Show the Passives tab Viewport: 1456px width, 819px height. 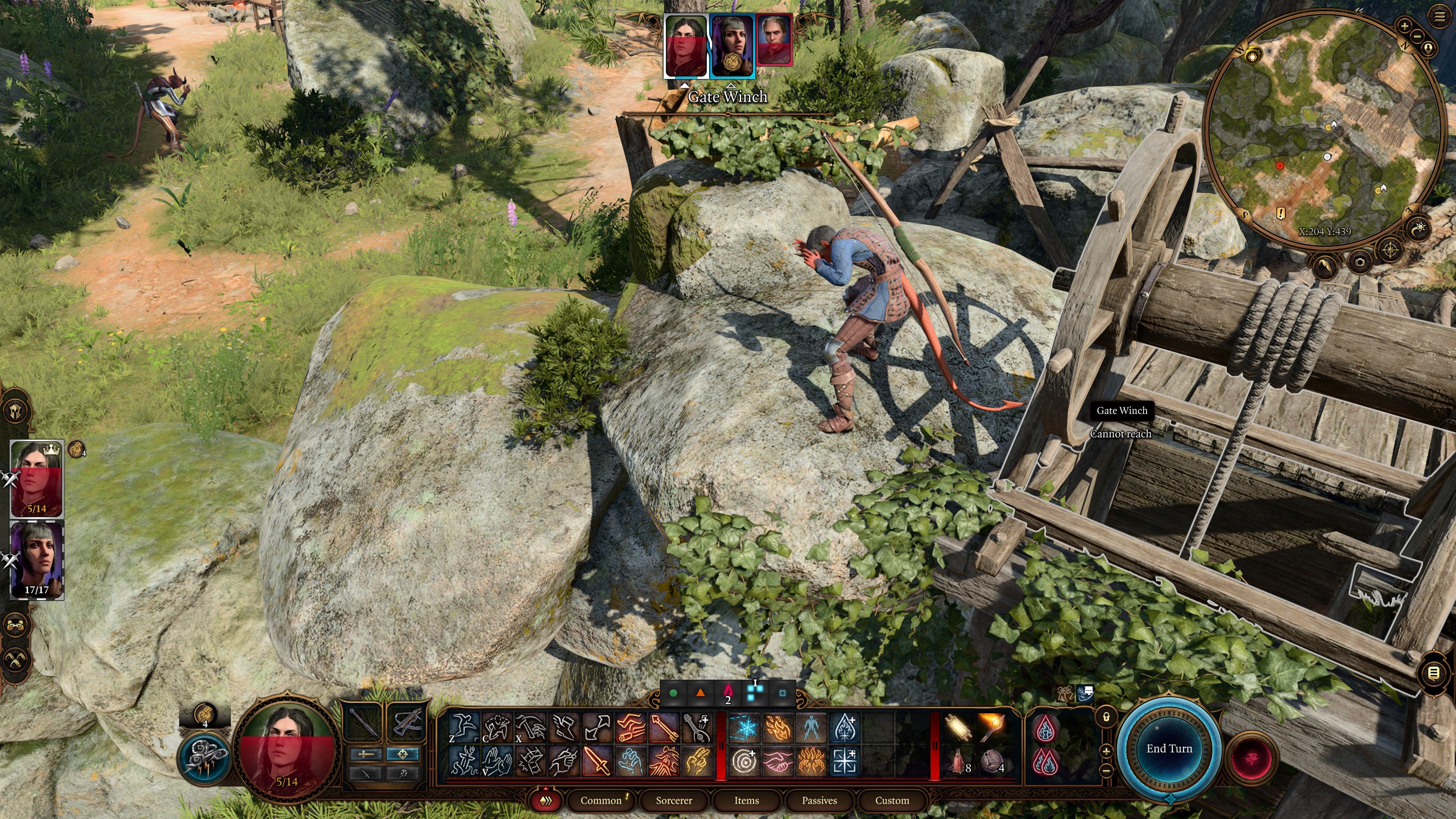(819, 801)
